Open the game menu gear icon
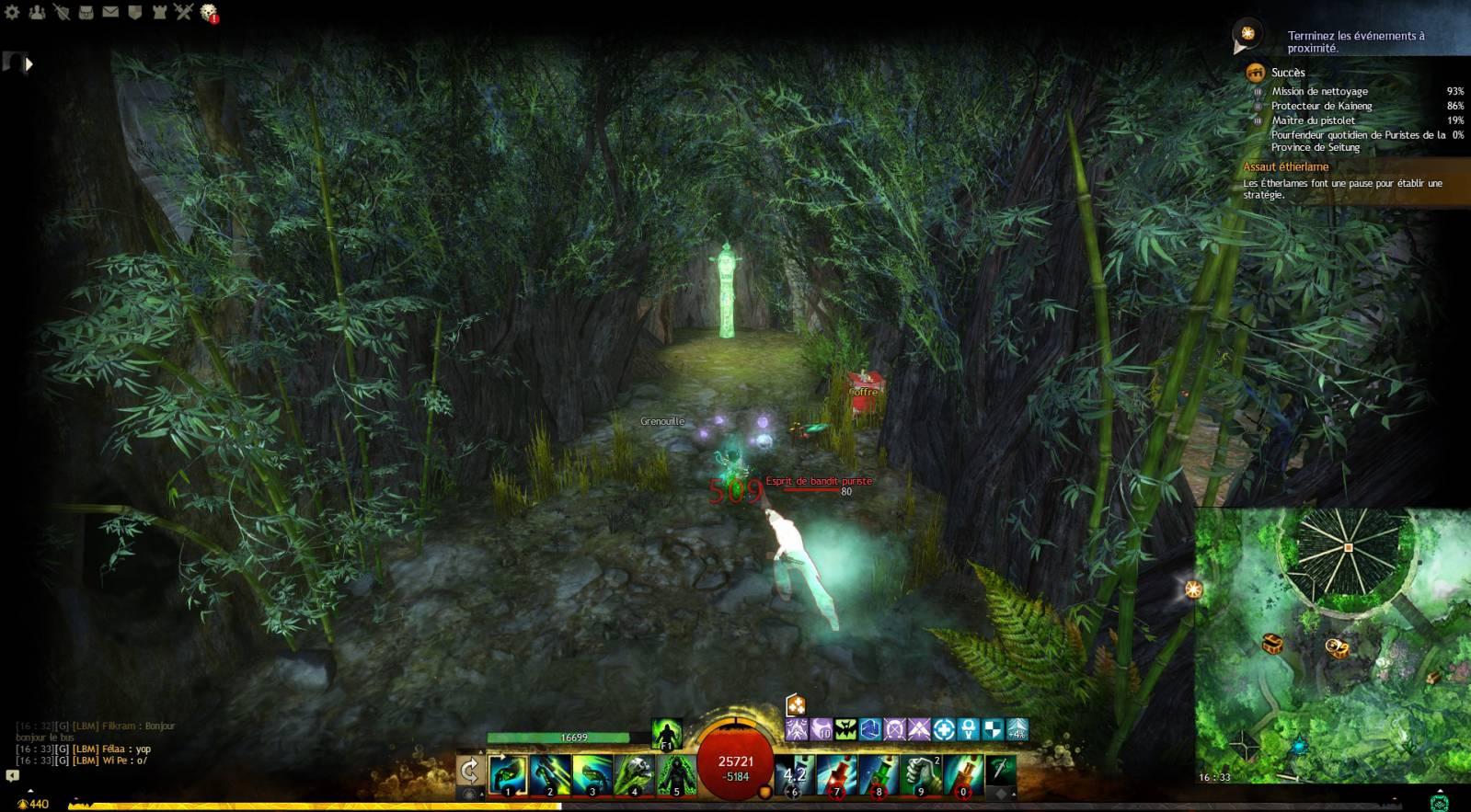Screen dimensions: 1471x812 pos(12,13)
